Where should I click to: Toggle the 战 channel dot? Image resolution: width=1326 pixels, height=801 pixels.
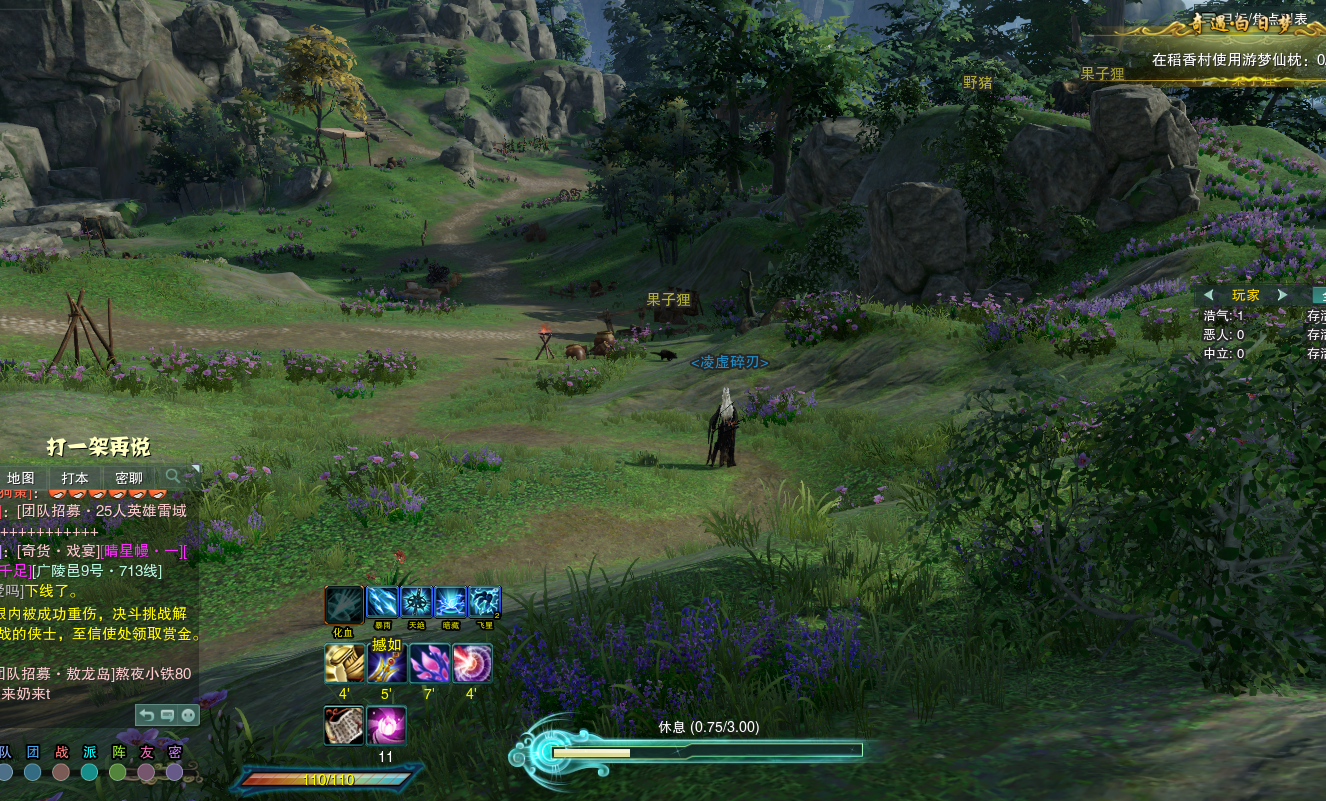click(62, 772)
